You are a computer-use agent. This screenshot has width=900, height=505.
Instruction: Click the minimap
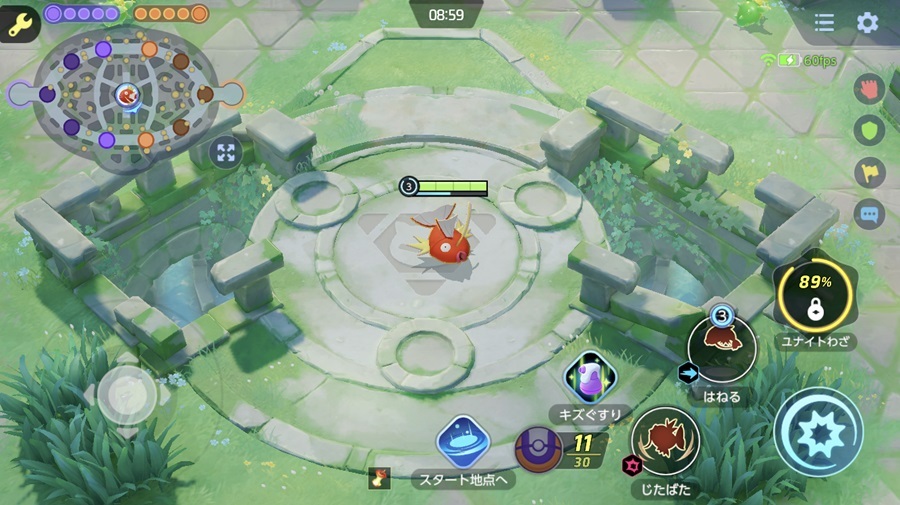126,95
